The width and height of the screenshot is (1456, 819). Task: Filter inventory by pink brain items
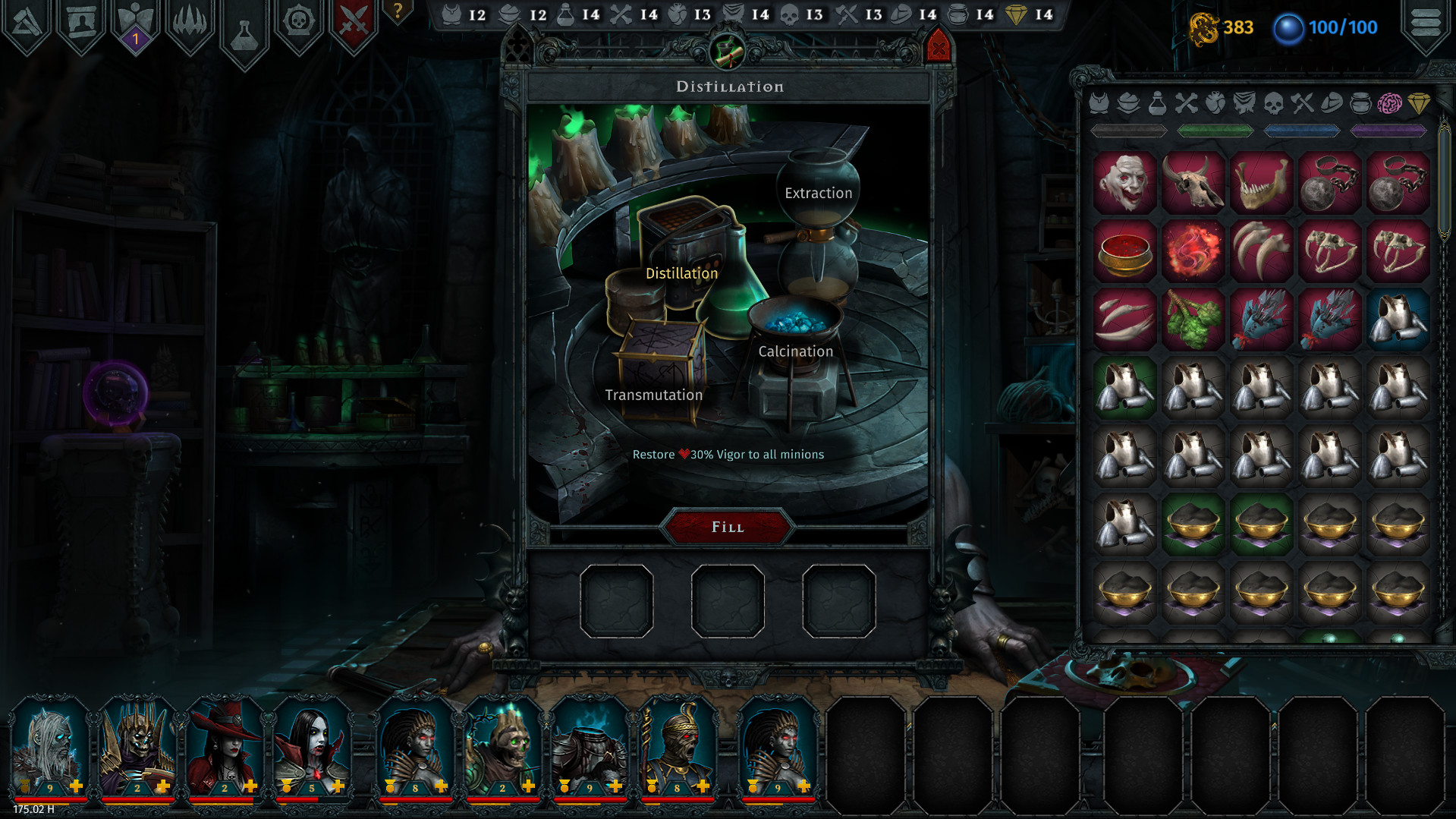coord(1392,104)
